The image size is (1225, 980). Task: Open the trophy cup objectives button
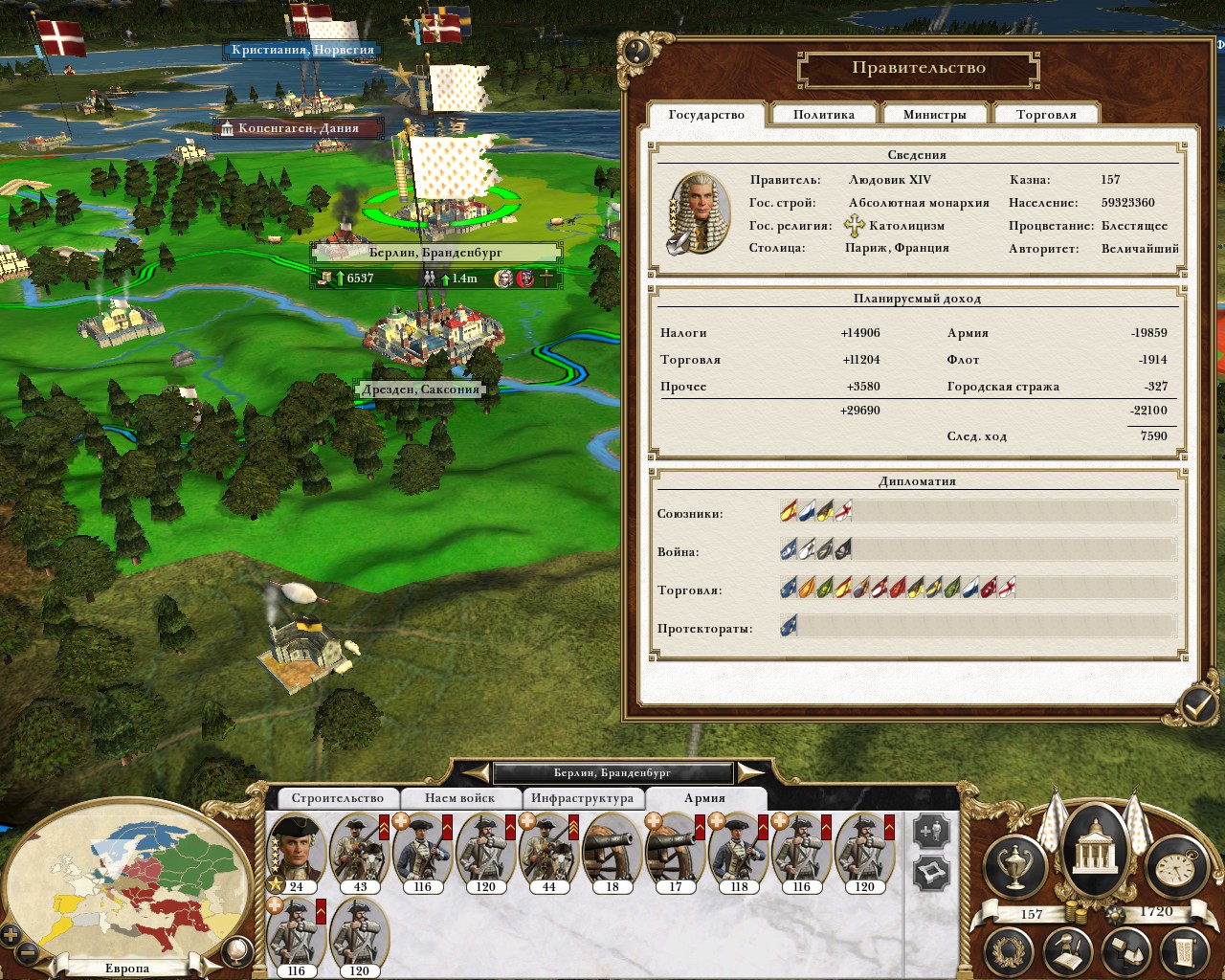coord(1015,867)
